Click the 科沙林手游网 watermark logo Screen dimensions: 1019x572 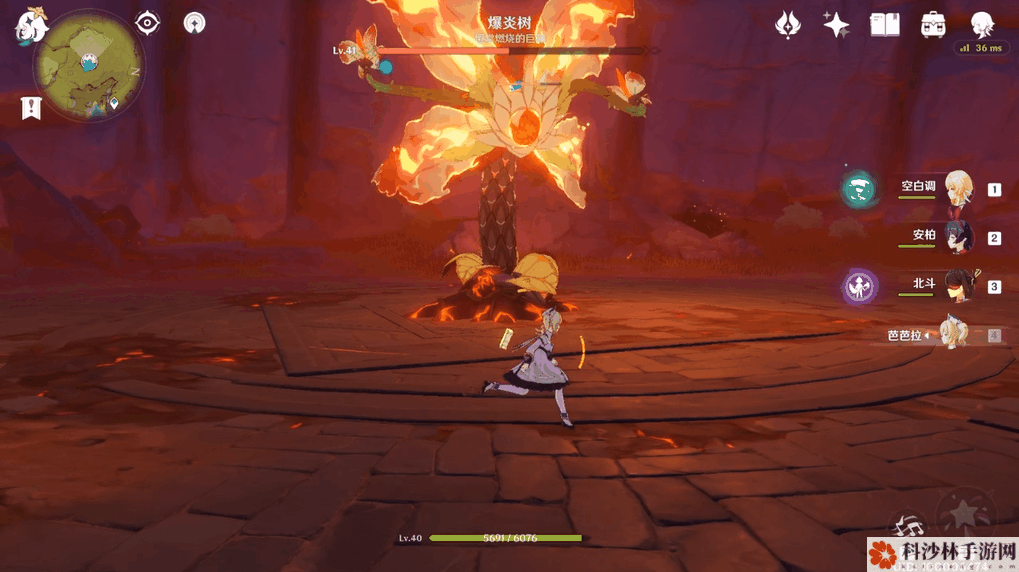942,553
